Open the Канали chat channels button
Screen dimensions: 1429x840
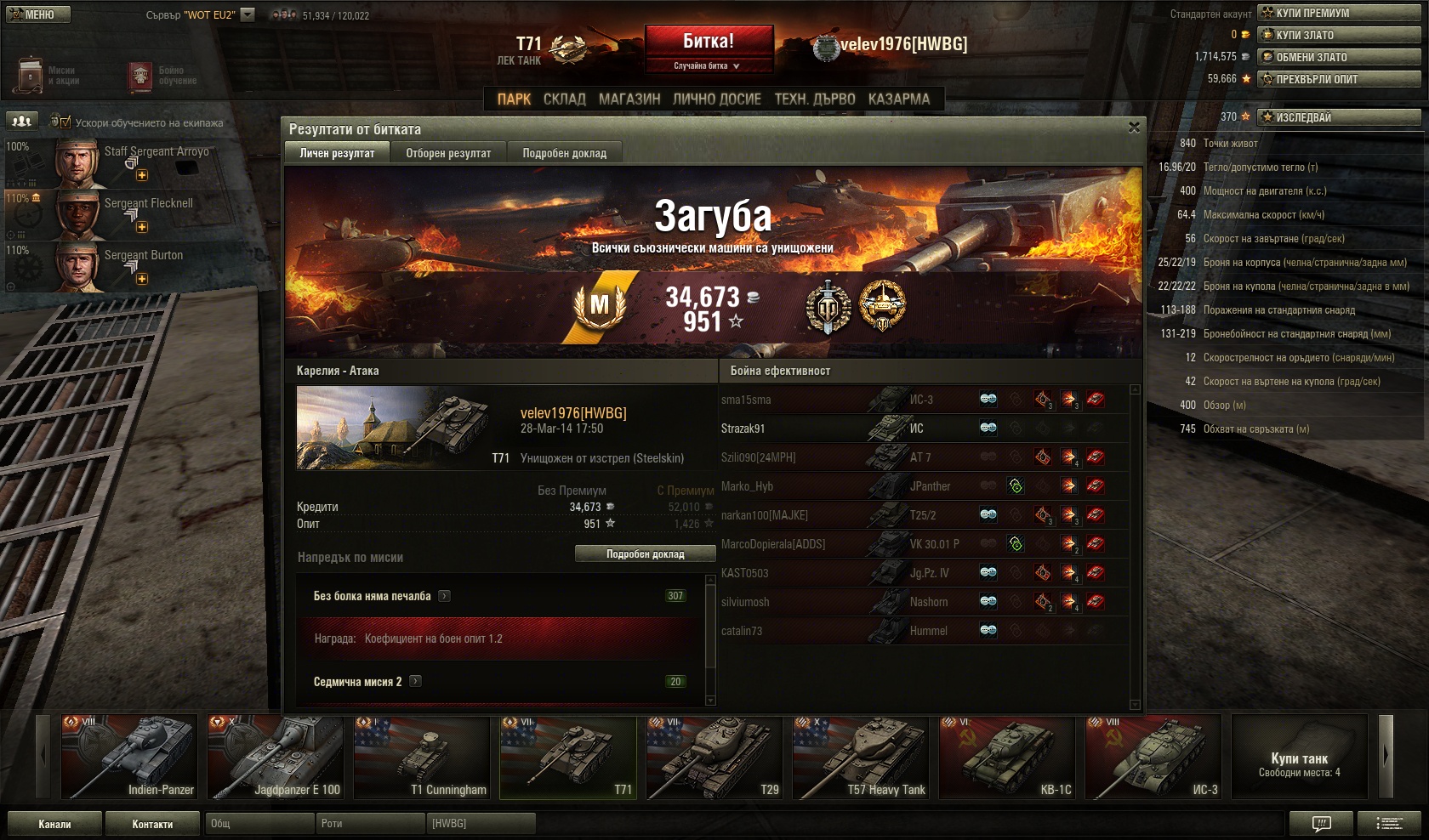pos(54,824)
